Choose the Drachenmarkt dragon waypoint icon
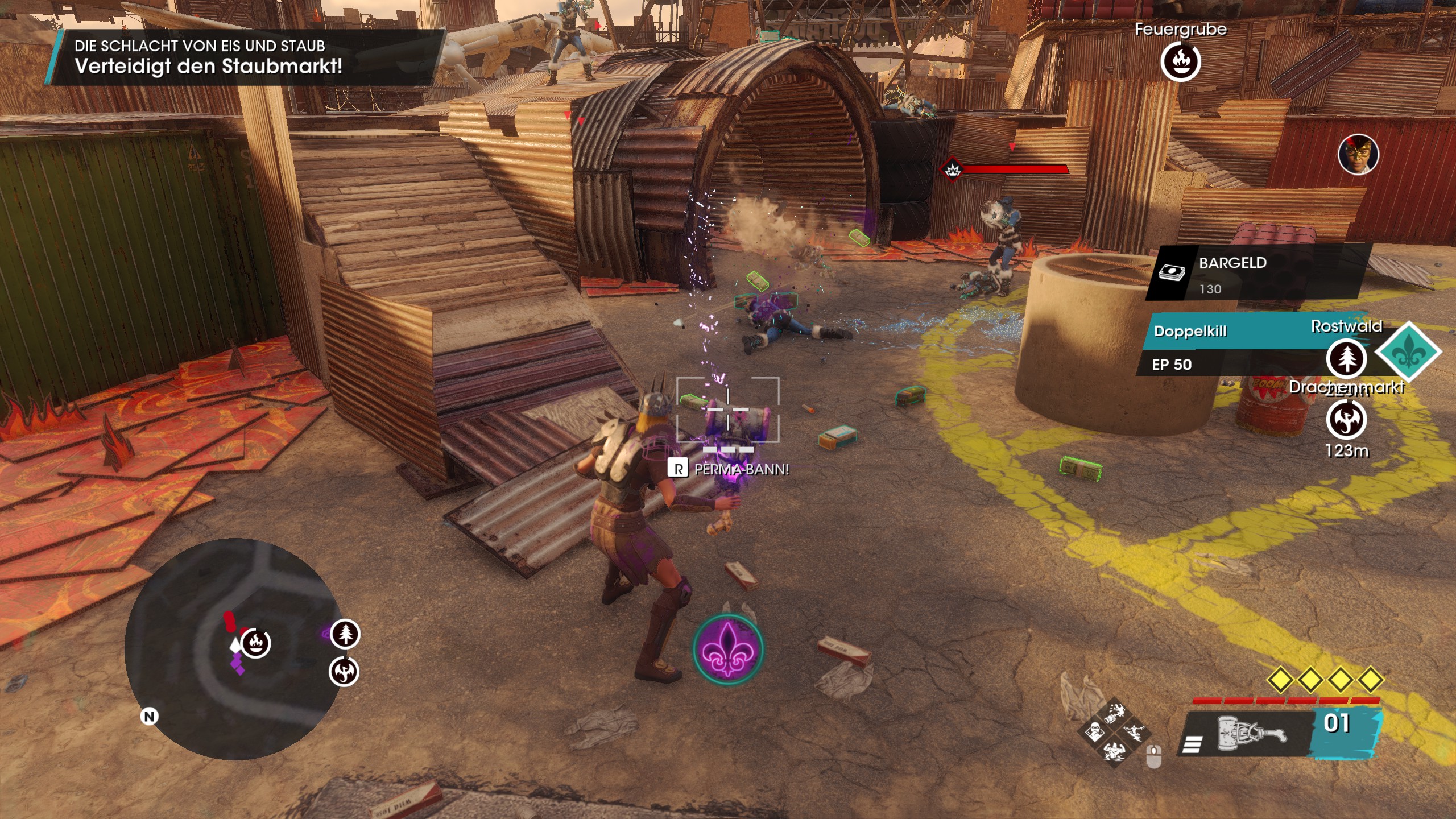Image resolution: width=1456 pixels, height=819 pixels. 1346,420
